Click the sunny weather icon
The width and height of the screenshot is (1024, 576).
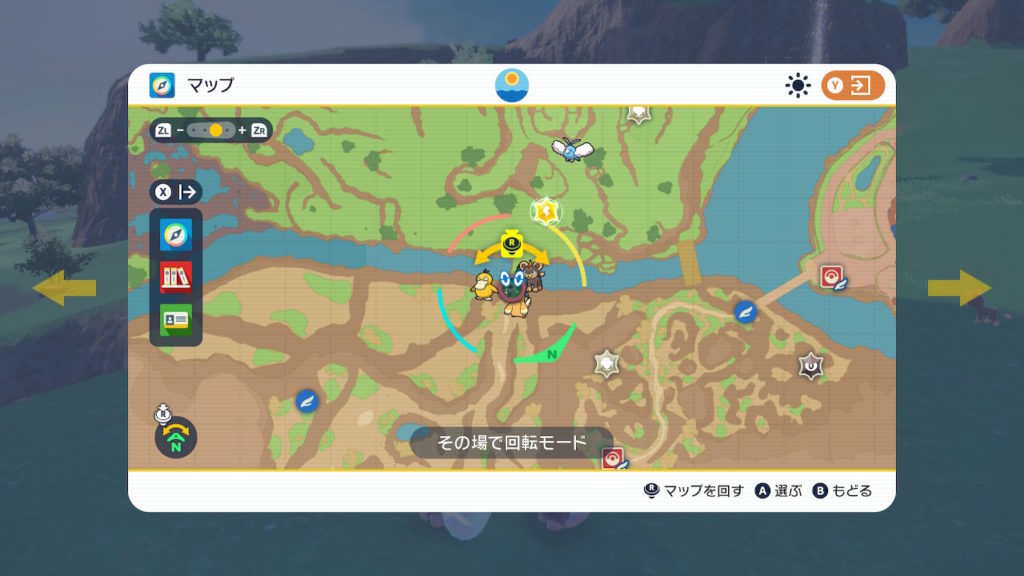[x=798, y=86]
